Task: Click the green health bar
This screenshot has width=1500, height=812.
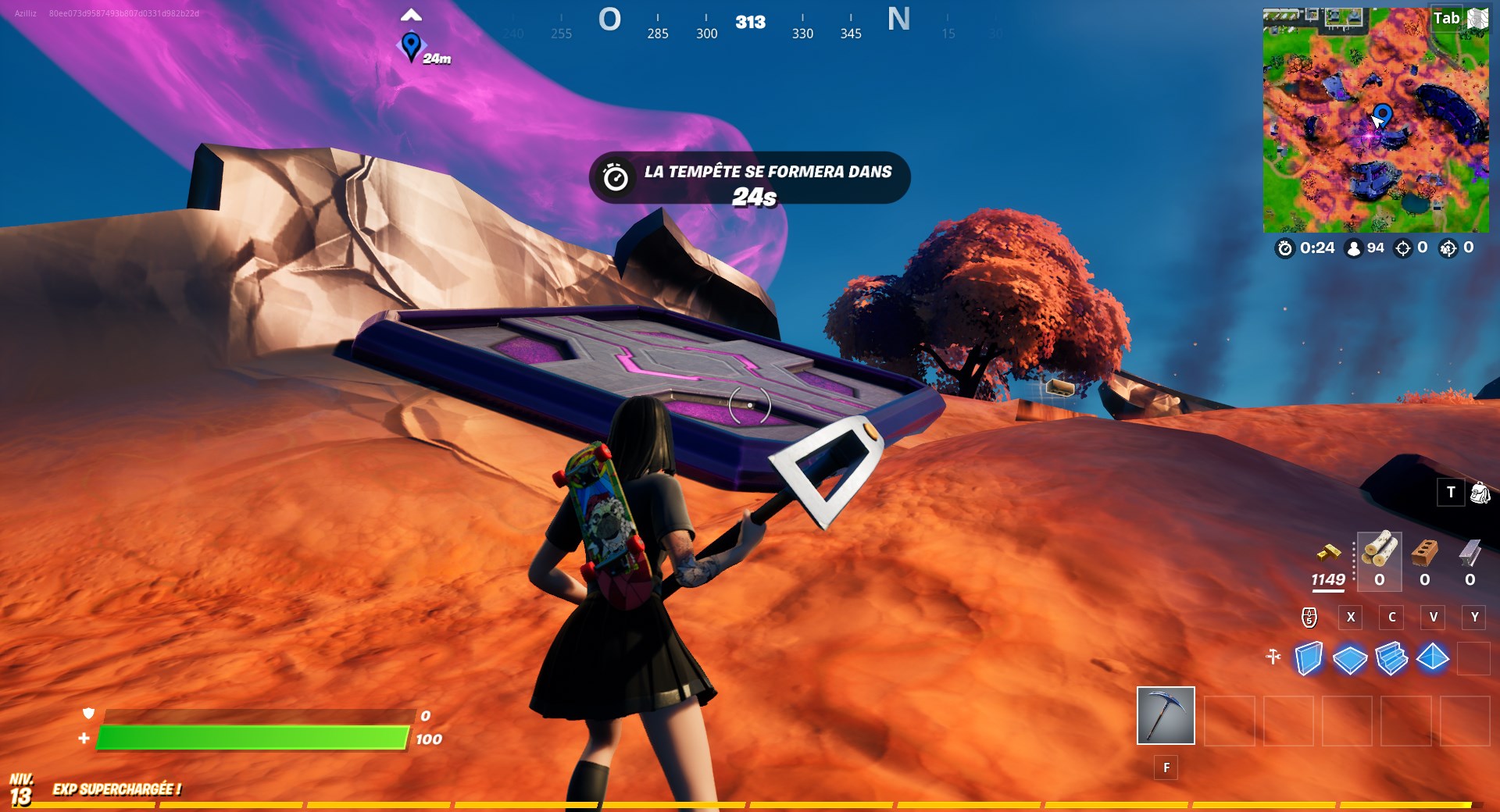Action: (x=250, y=737)
